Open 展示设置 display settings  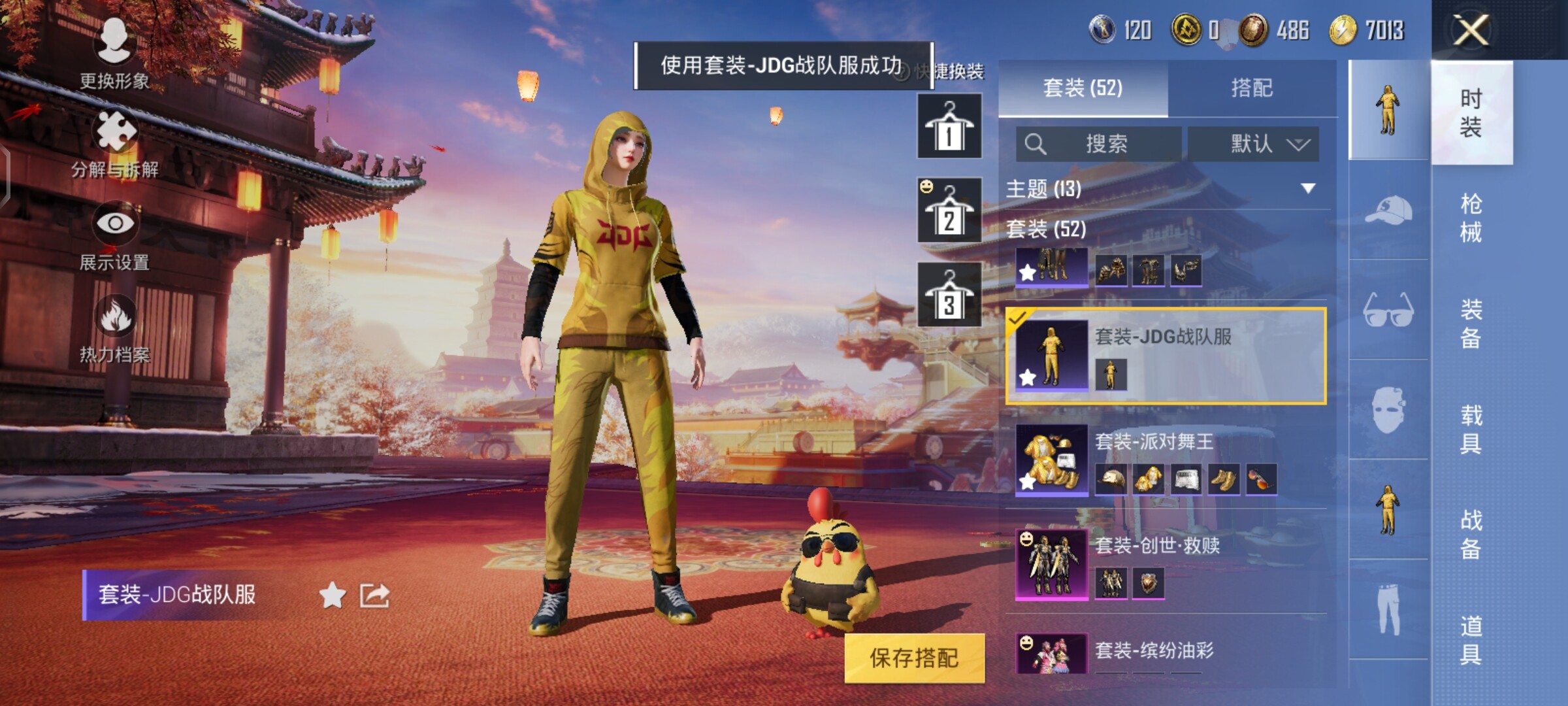click(115, 235)
